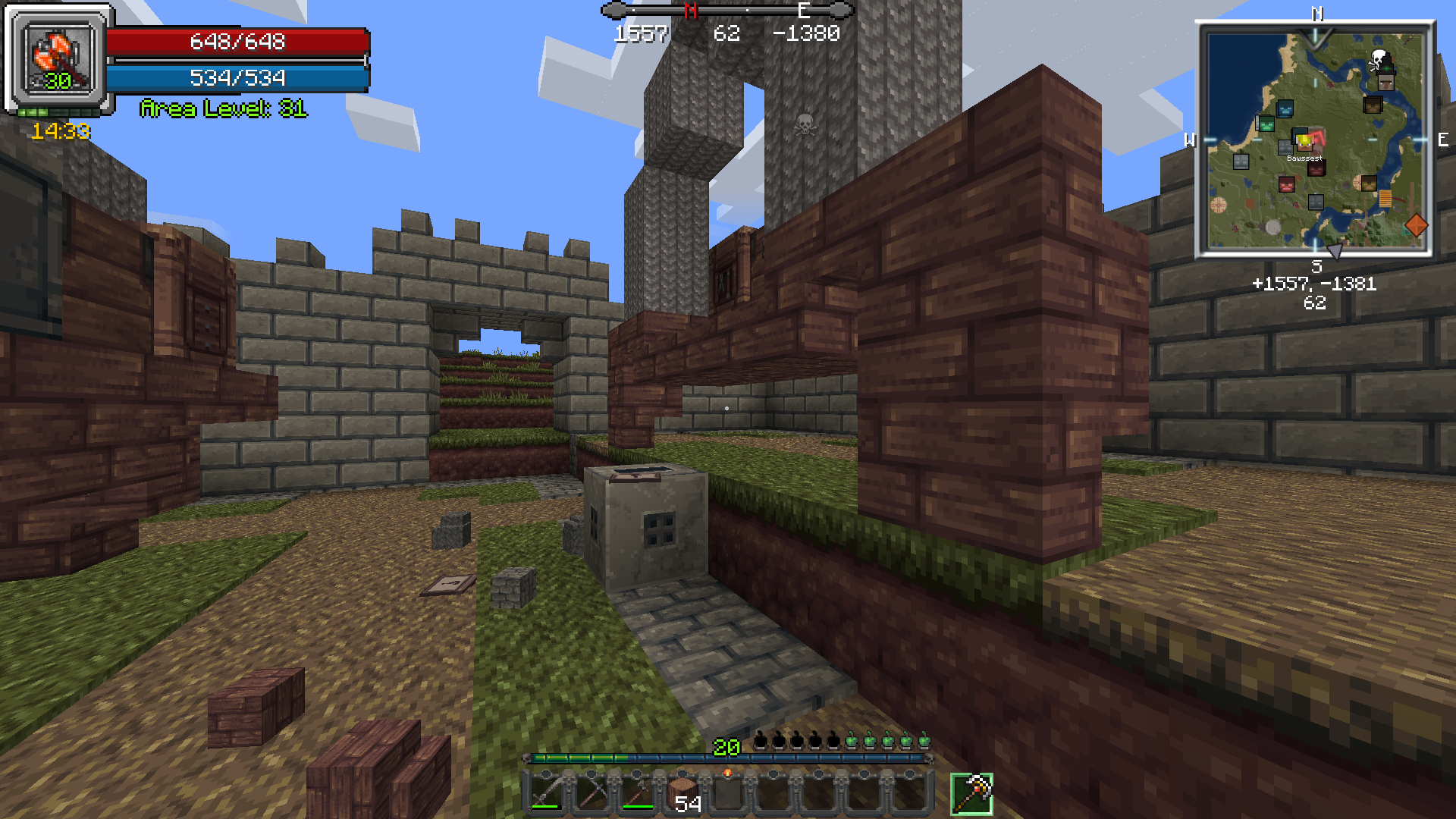Click the gray direction arrow below the minimap
Image resolution: width=1456 pixels, height=819 pixels.
[1333, 253]
